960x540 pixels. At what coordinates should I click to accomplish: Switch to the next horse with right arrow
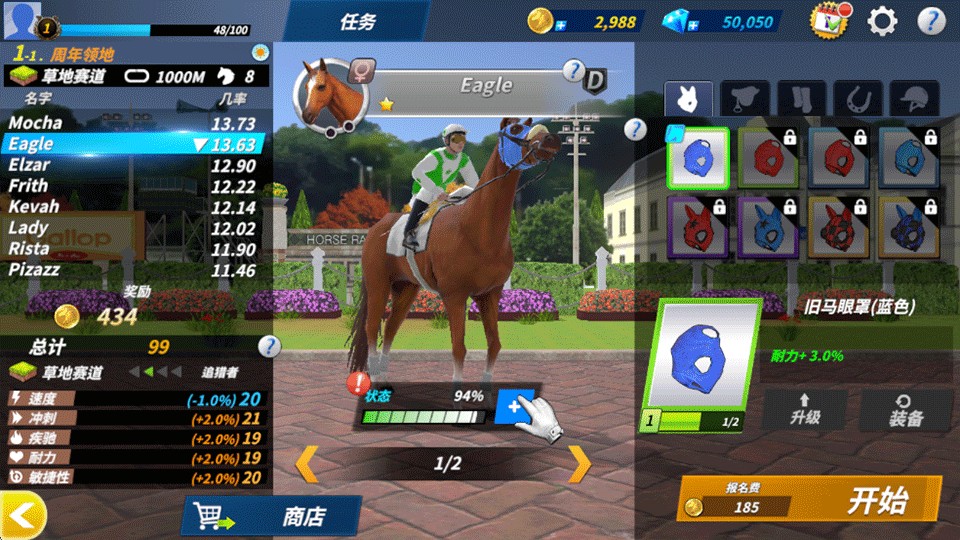coord(580,463)
